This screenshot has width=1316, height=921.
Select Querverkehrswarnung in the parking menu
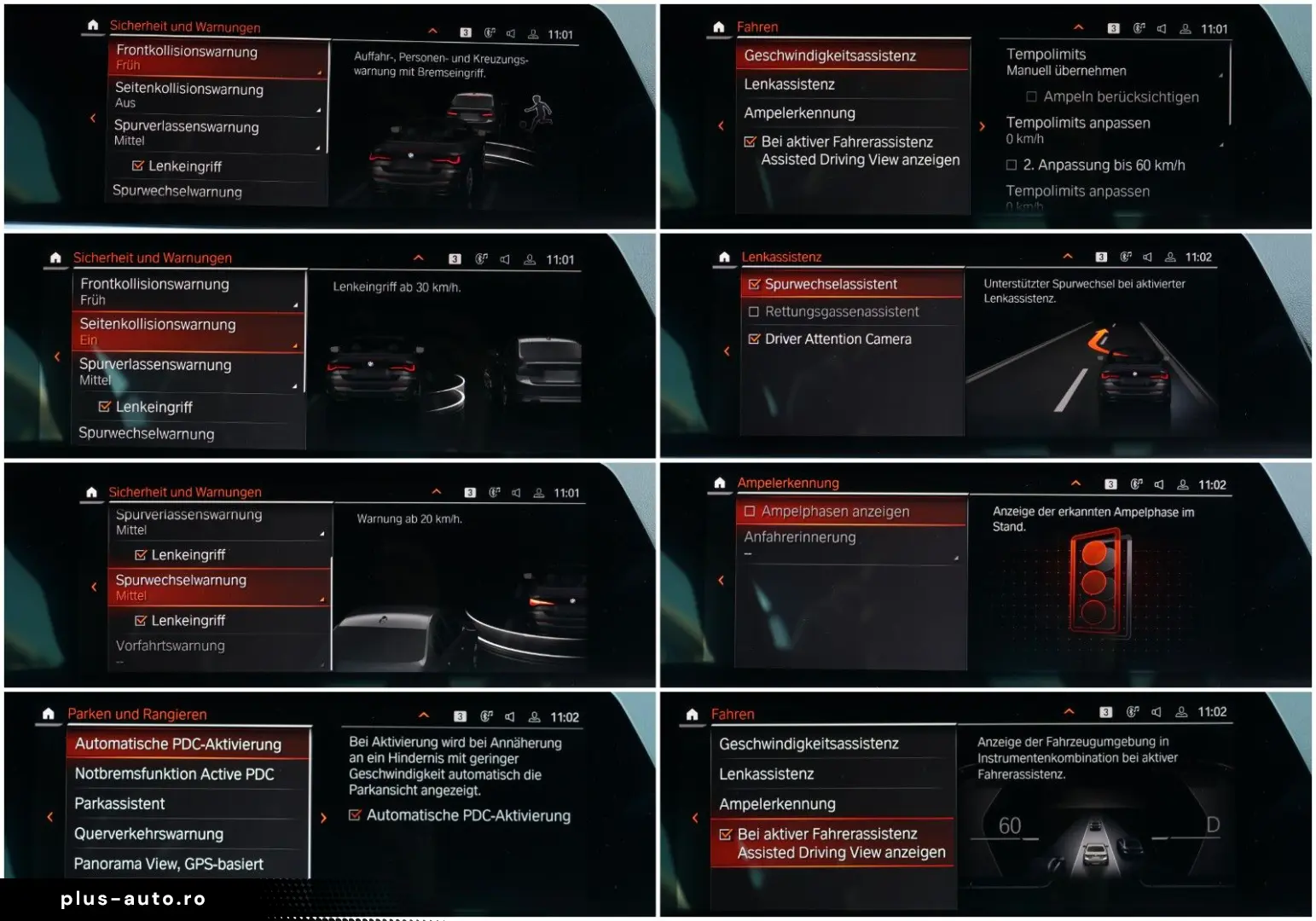[149, 834]
